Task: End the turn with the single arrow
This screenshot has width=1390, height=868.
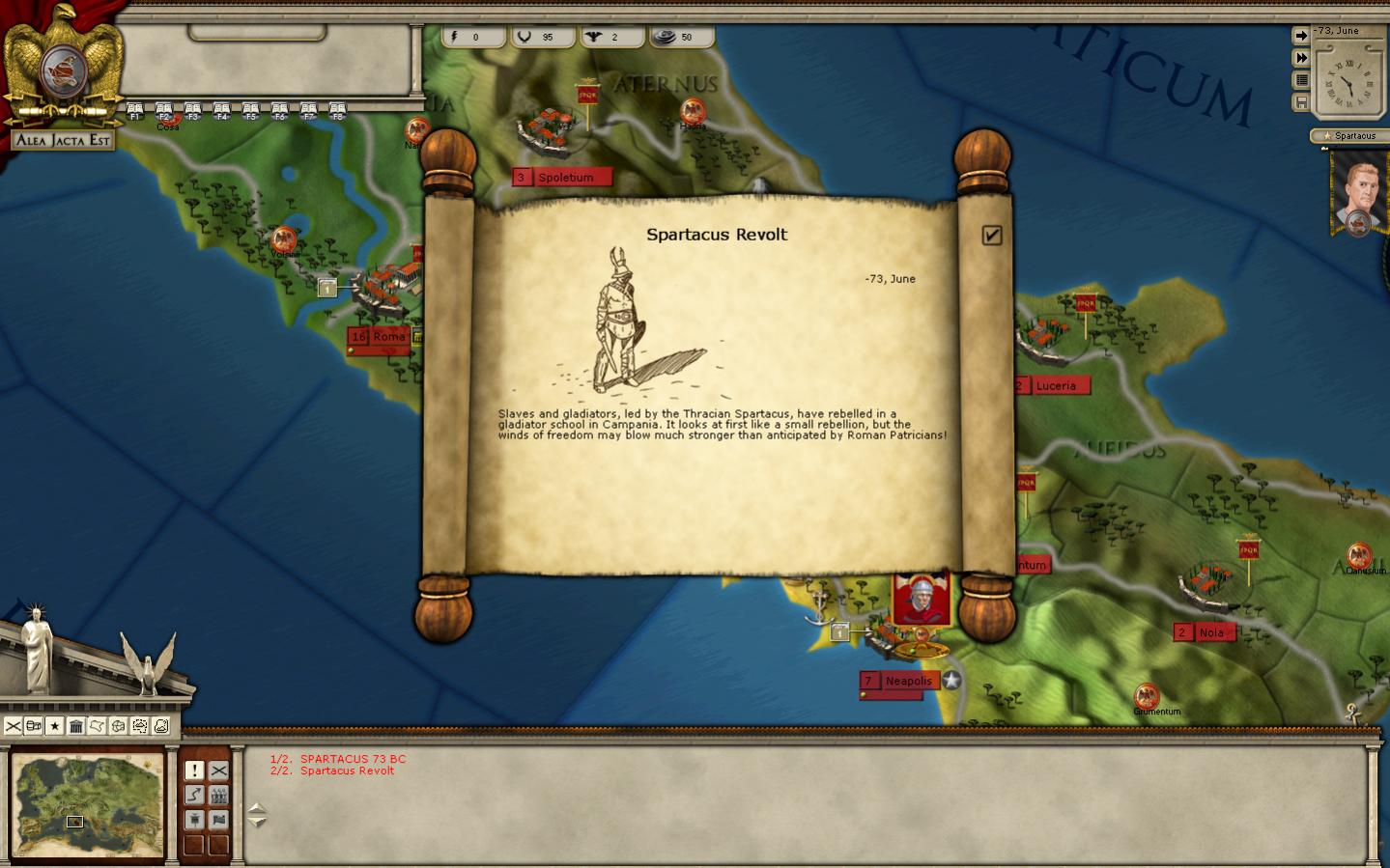Action: click(1301, 36)
